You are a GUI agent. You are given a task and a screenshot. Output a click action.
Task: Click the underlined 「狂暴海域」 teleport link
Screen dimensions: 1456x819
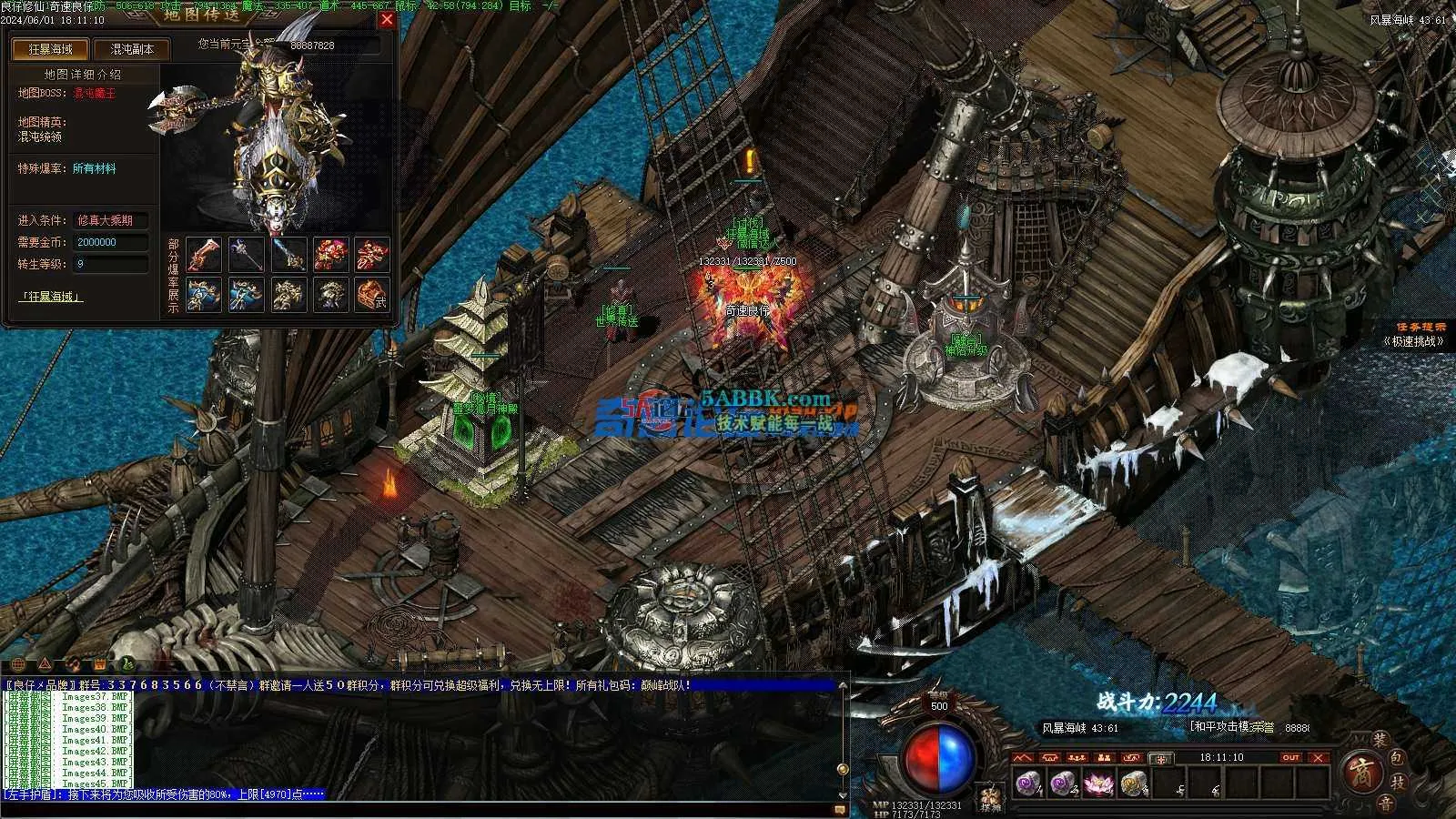[x=51, y=297]
